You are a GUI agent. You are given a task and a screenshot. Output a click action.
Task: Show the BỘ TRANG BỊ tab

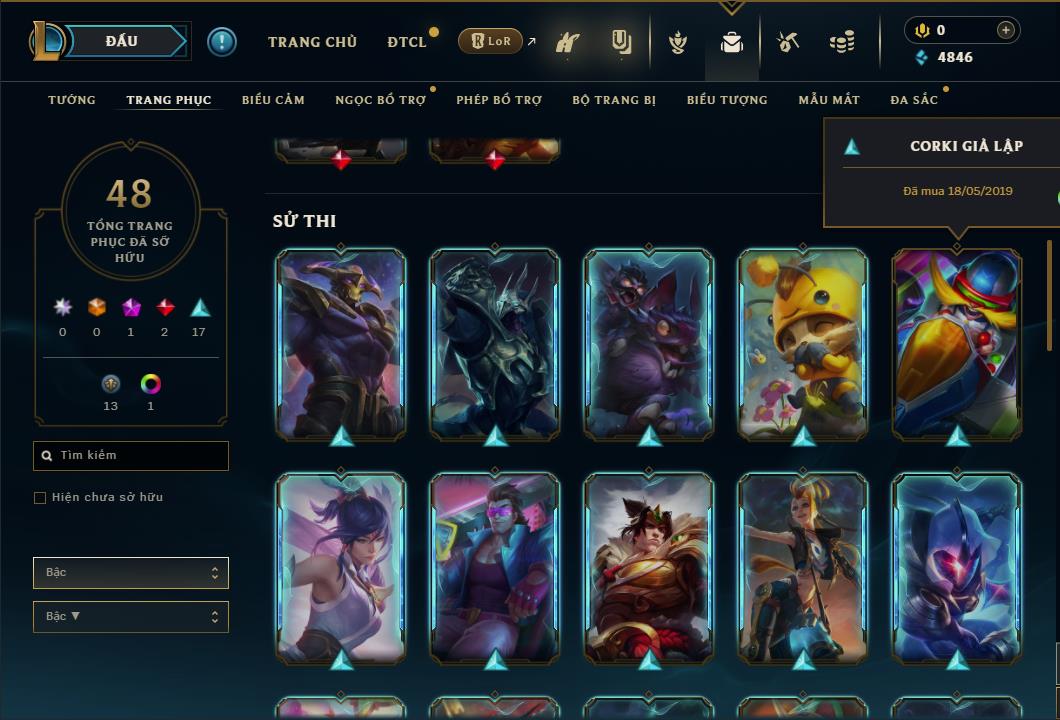click(614, 100)
